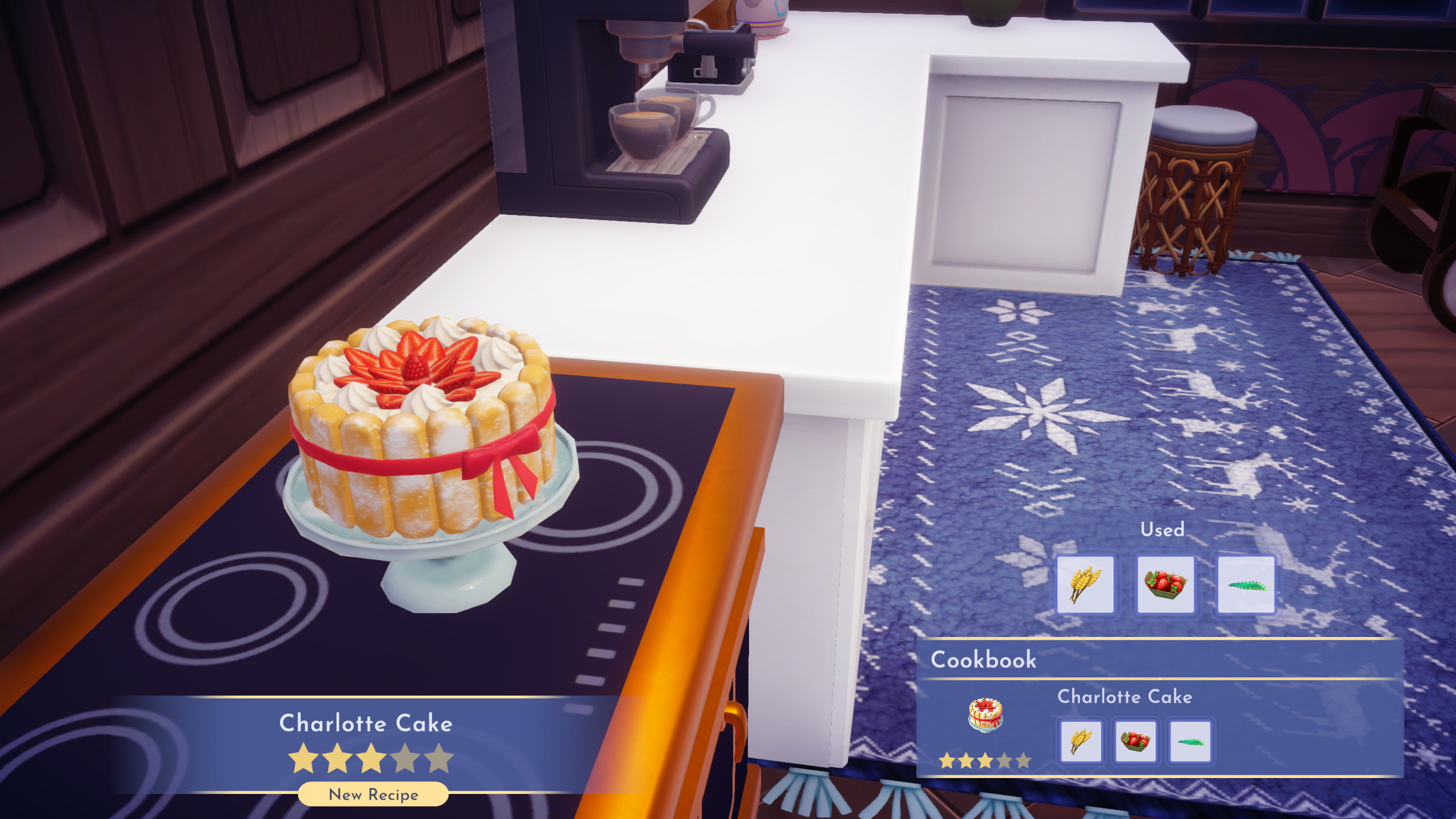The image size is (1456, 819).
Task: Click the Used section label
Action: (x=1163, y=530)
